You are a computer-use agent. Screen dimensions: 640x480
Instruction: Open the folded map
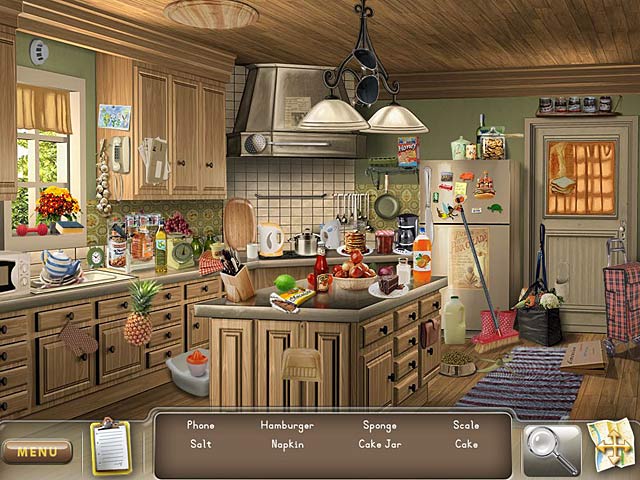click(x=612, y=445)
